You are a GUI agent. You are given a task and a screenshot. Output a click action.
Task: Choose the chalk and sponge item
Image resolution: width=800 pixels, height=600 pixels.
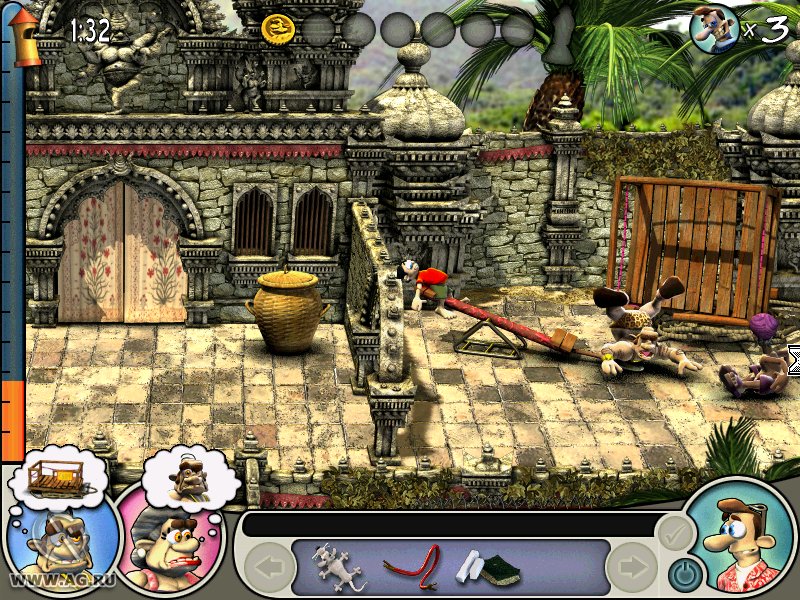(x=487, y=568)
